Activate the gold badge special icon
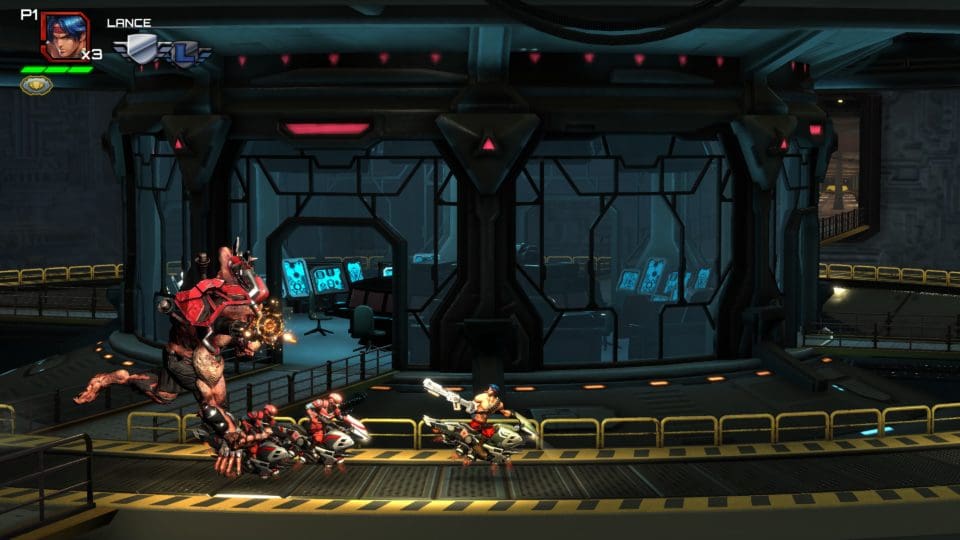Viewport: 960px width, 540px height. 37,85
